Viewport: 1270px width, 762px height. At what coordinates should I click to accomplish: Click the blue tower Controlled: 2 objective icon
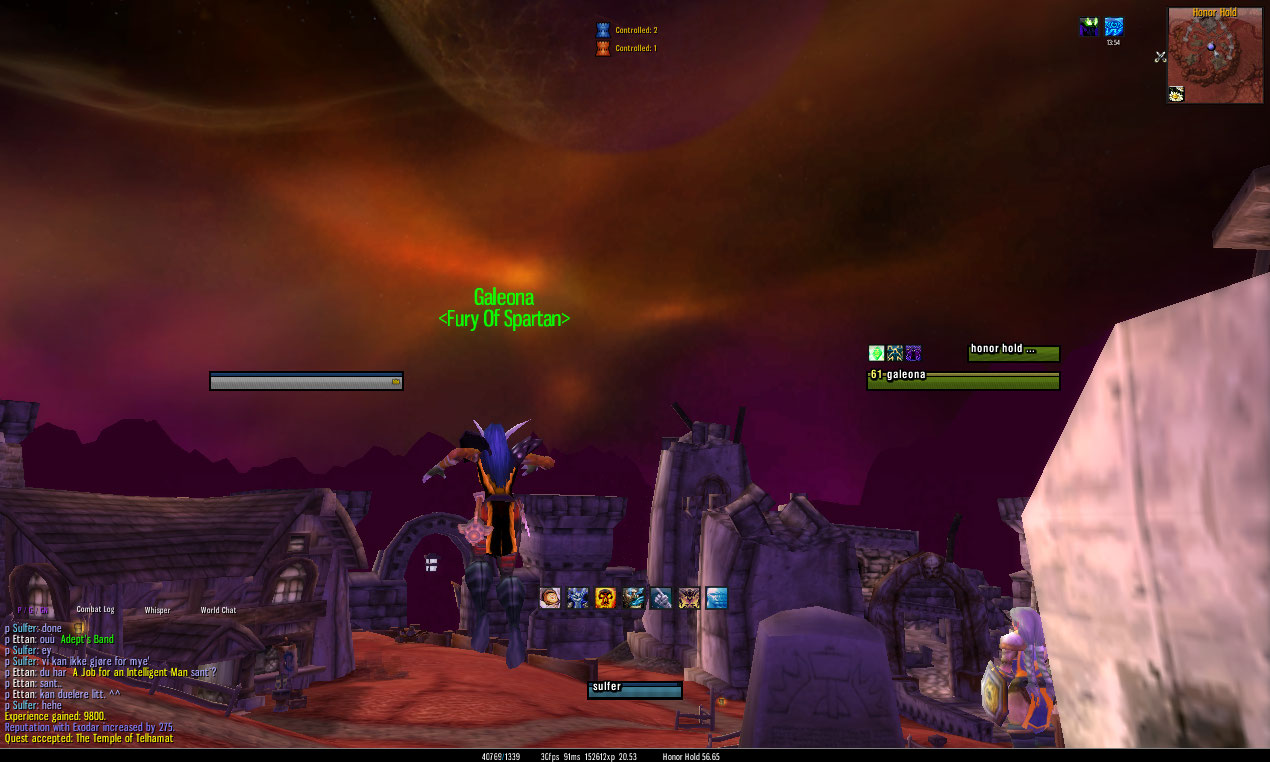click(602, 30)
